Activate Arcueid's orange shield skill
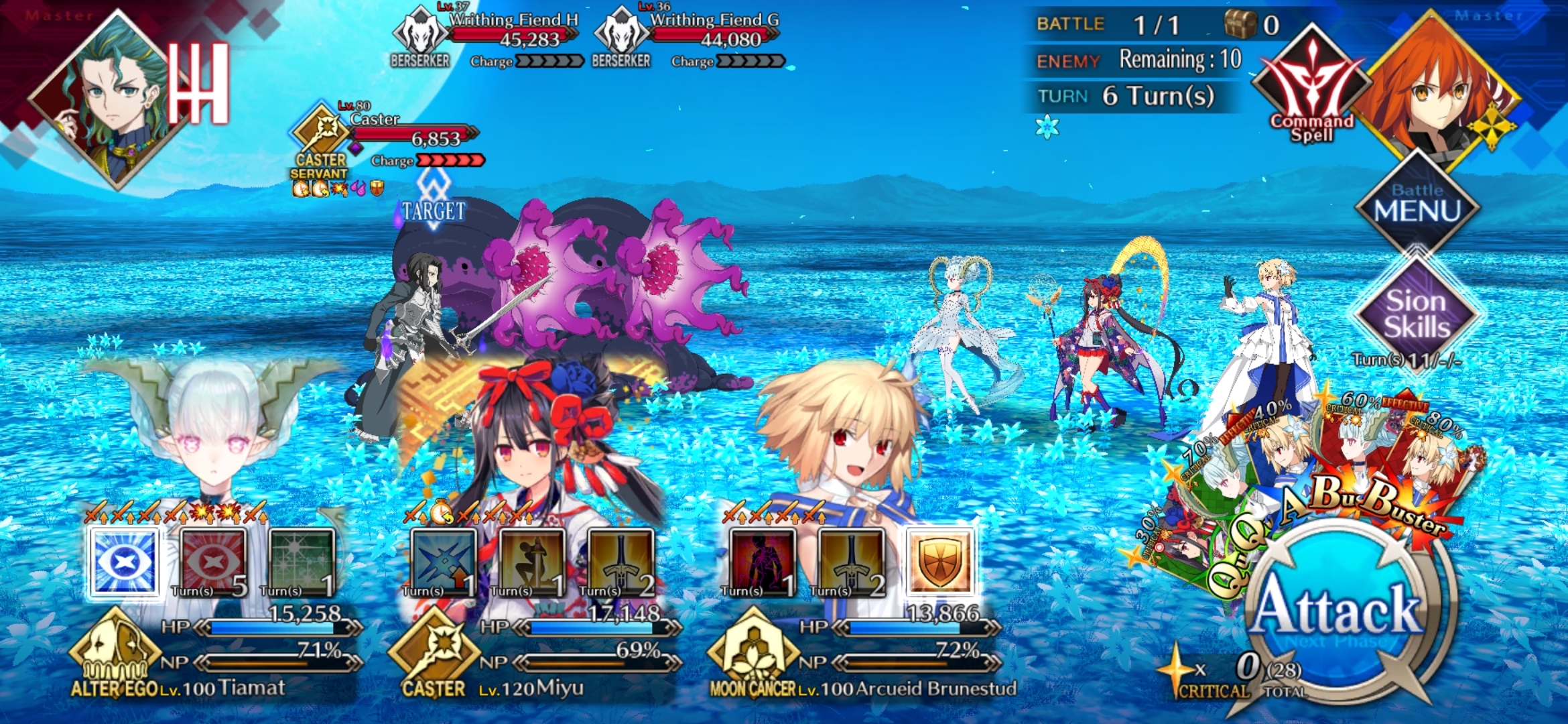Screen dimensions: 1568x724 [x=939, y=562]
